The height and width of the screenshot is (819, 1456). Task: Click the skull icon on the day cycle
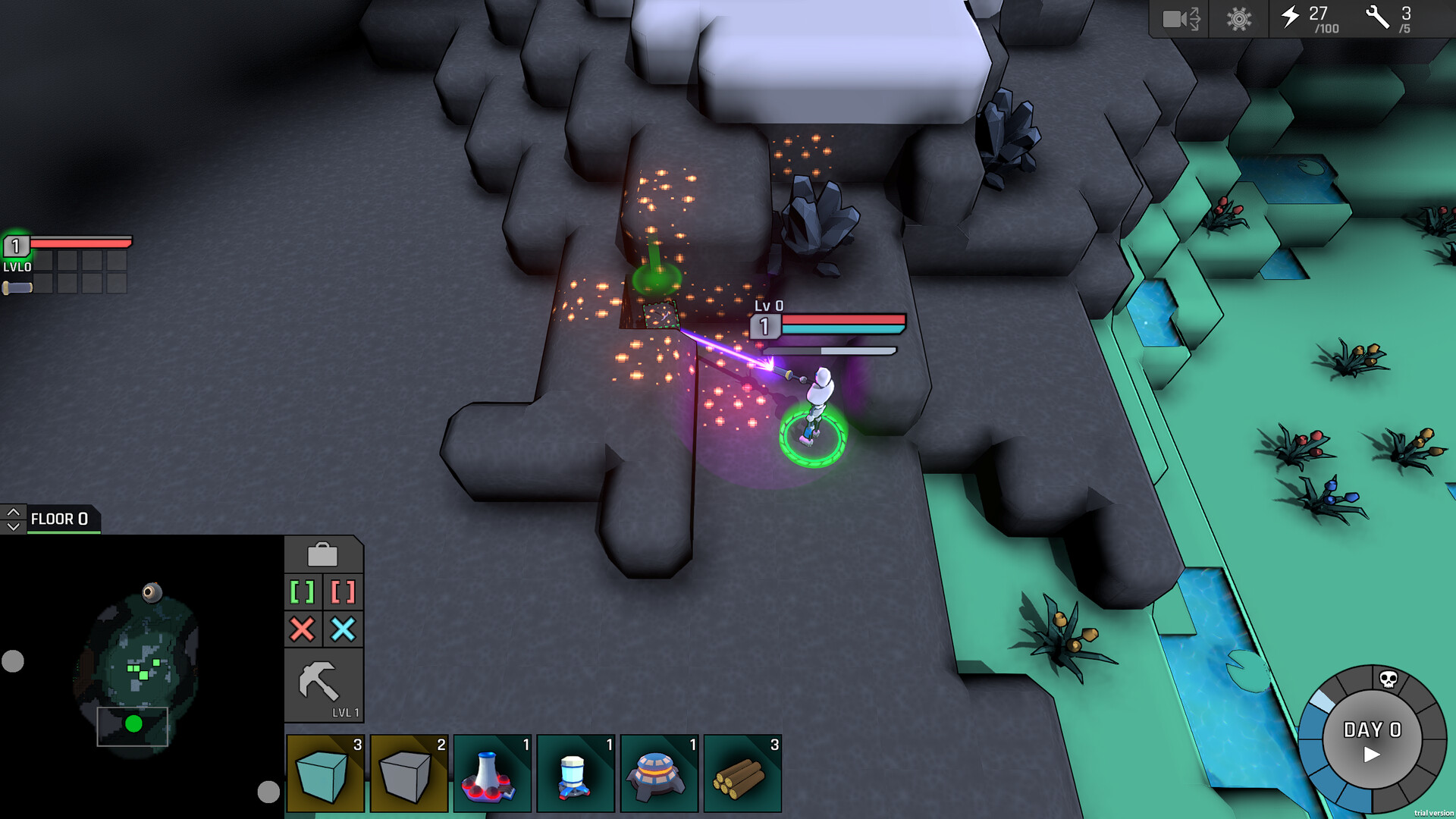pos(1388,679)
